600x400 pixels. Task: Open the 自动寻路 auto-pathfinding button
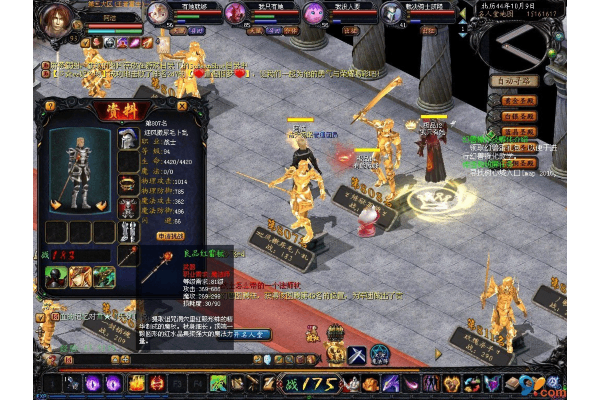(516, 81)
